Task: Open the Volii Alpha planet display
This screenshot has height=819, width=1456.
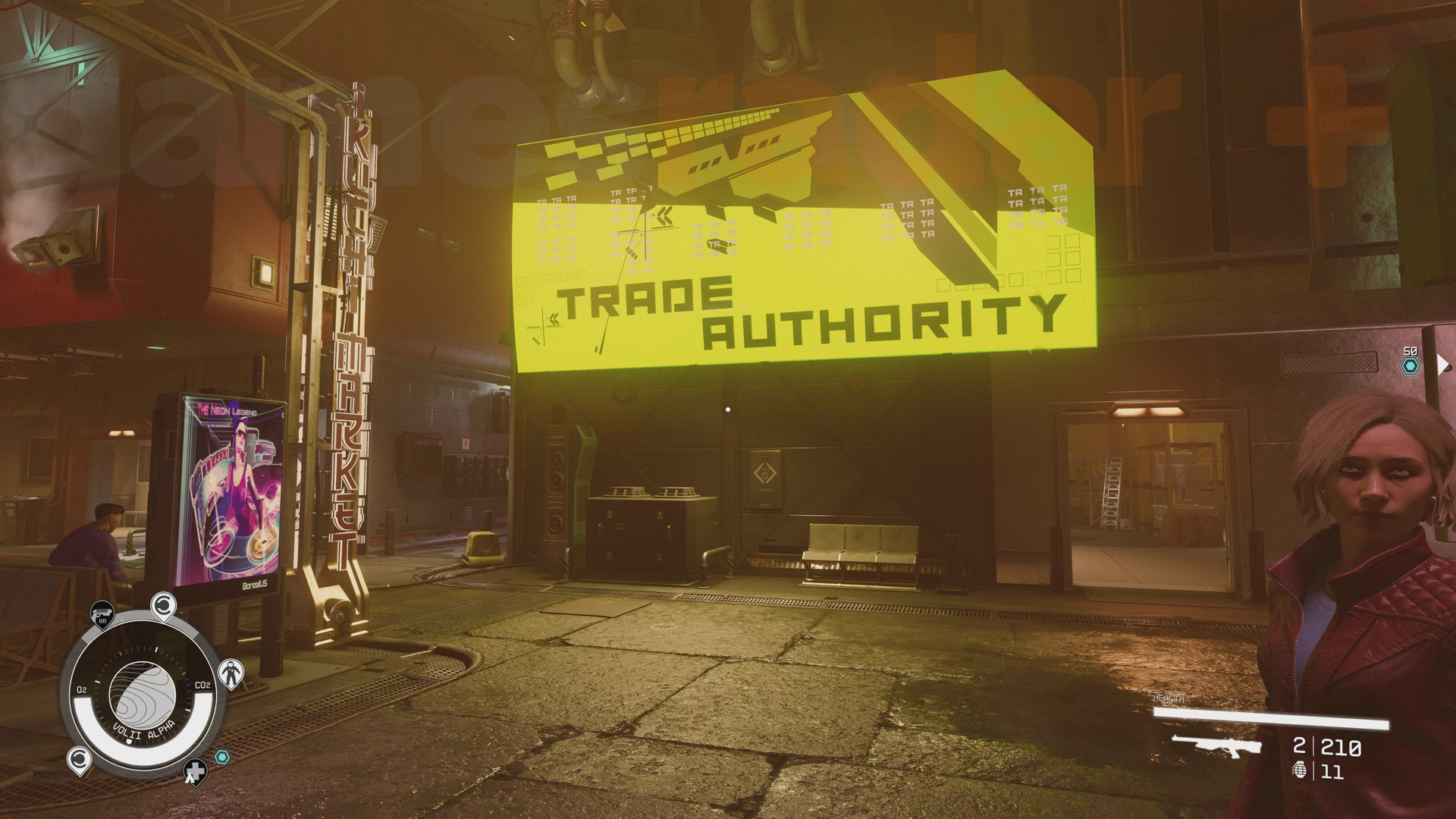Action: coord(144,693)
